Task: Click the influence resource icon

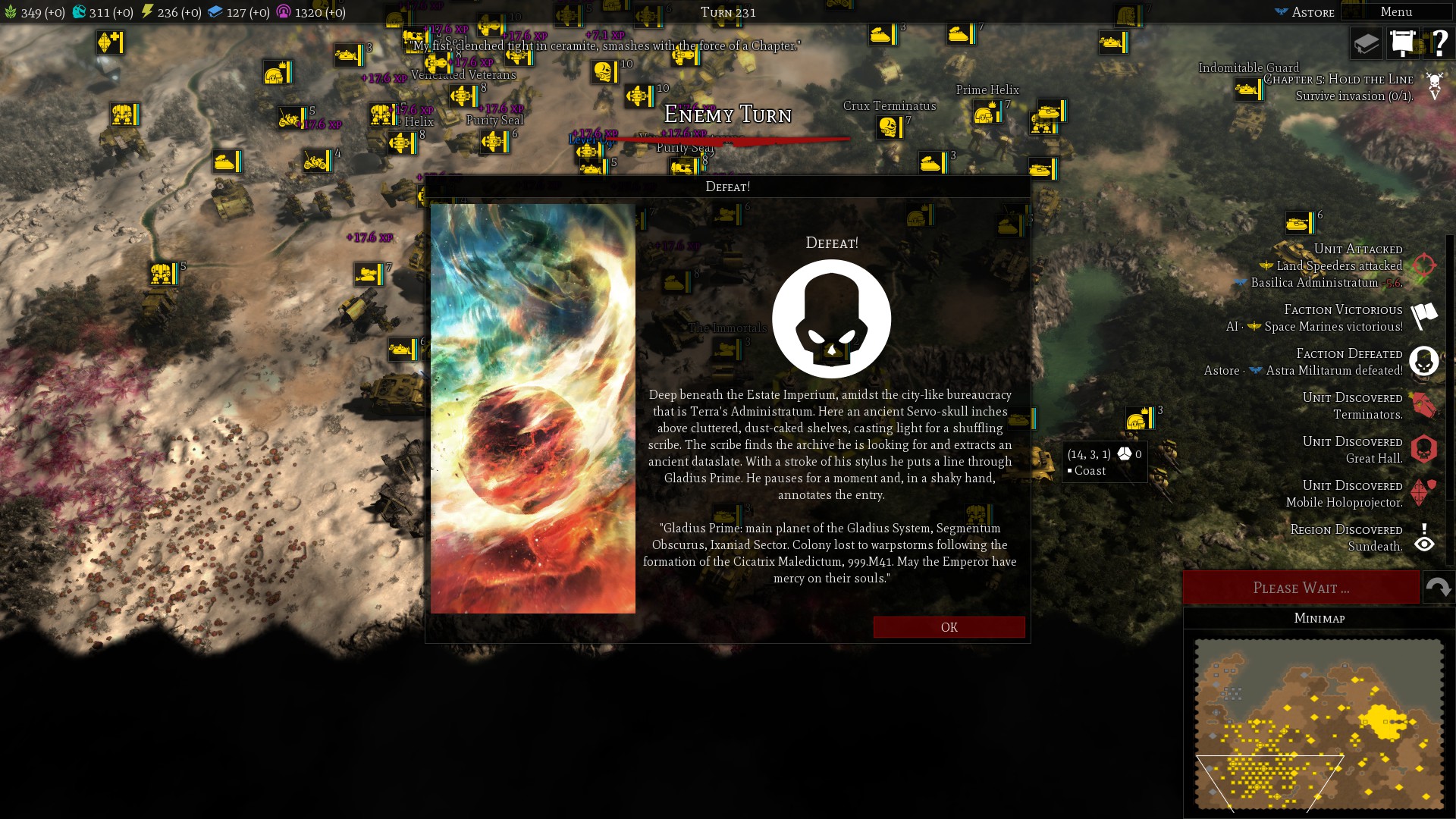Action: tap(284, 12)
